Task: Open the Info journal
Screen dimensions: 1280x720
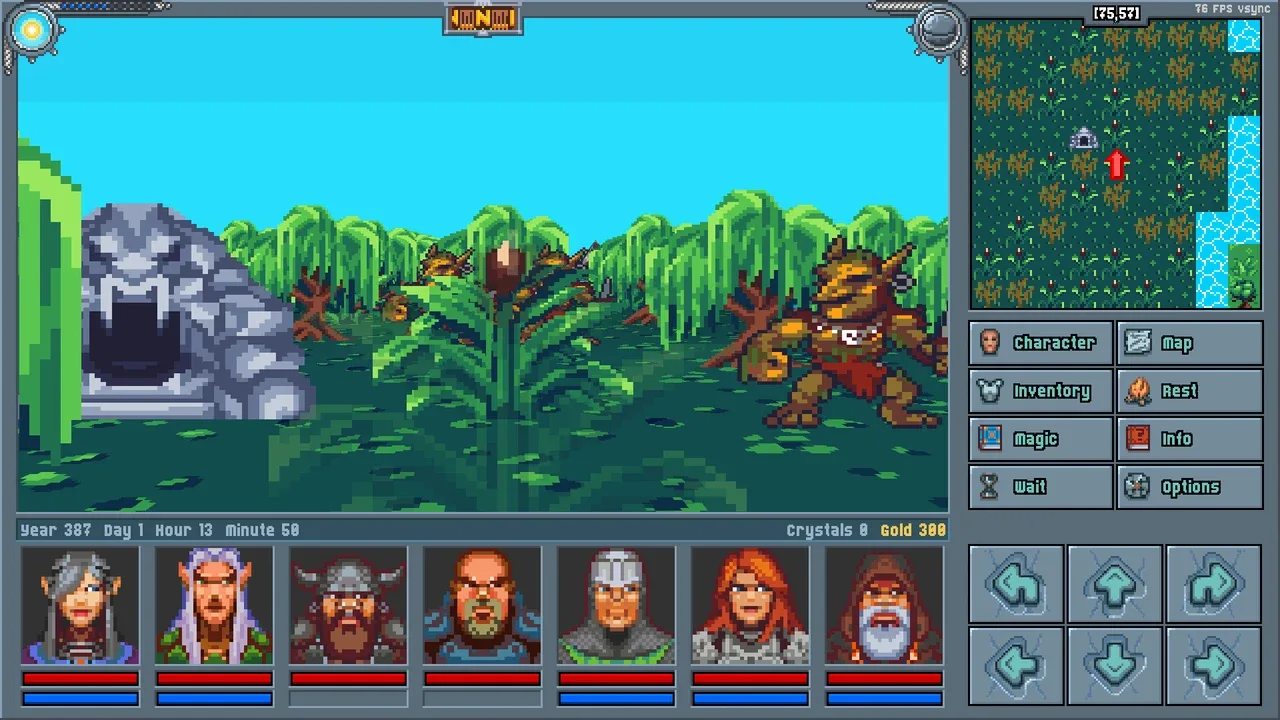Action: [x=1189, y=439]
